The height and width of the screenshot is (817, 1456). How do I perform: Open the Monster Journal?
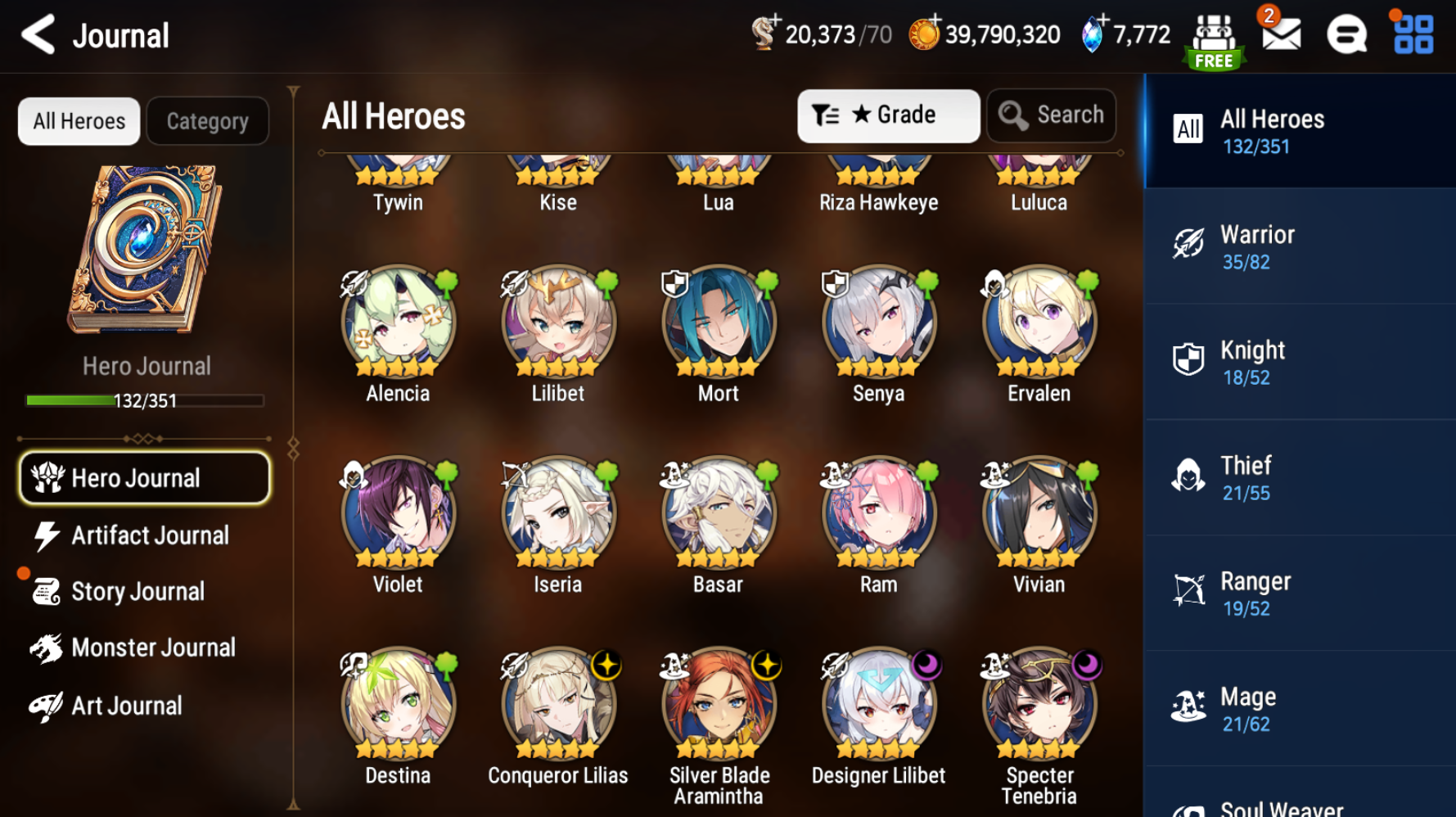(x=152, y=647)
